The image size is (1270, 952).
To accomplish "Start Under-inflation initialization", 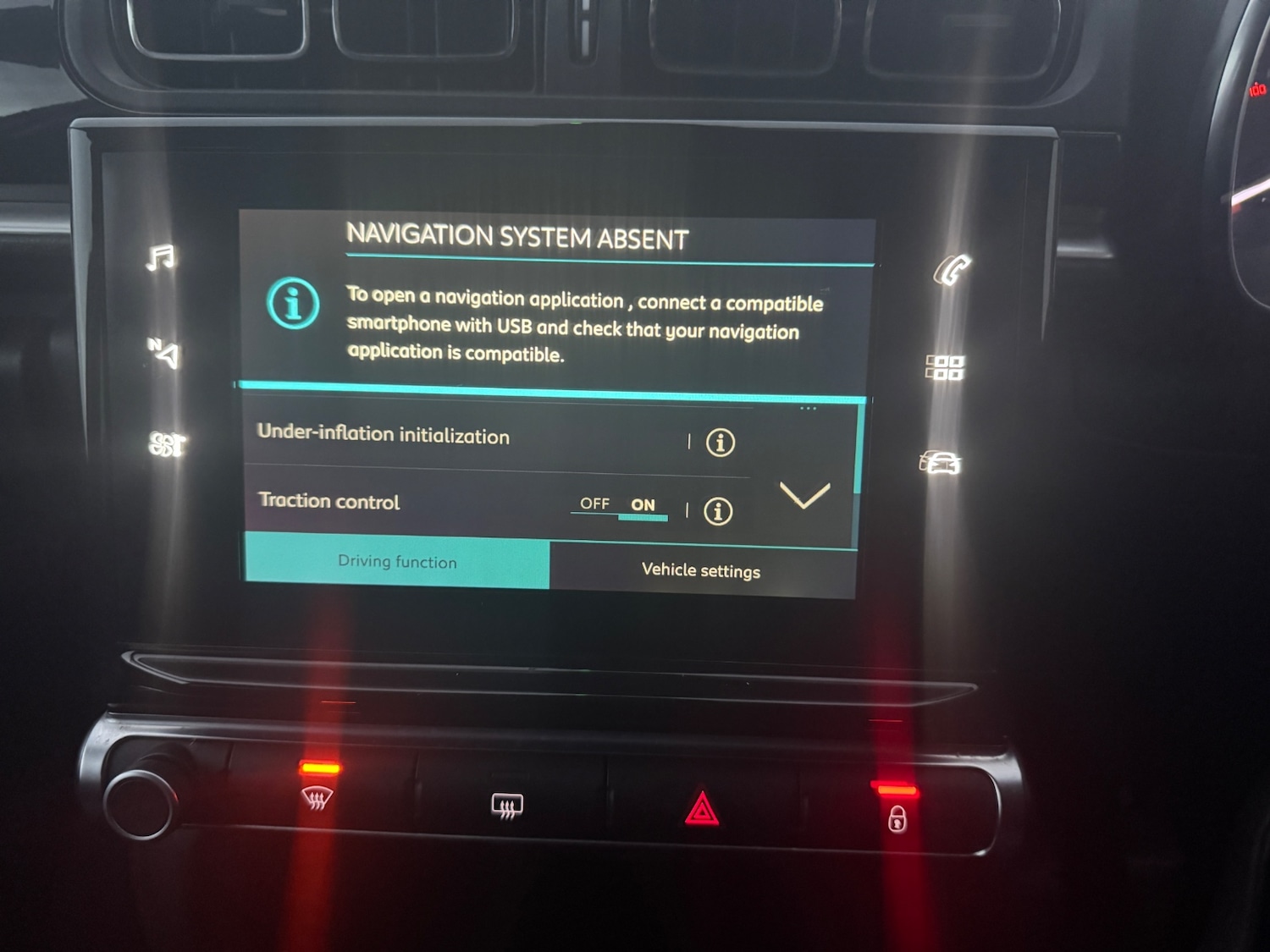I will [x=384, y=435].
